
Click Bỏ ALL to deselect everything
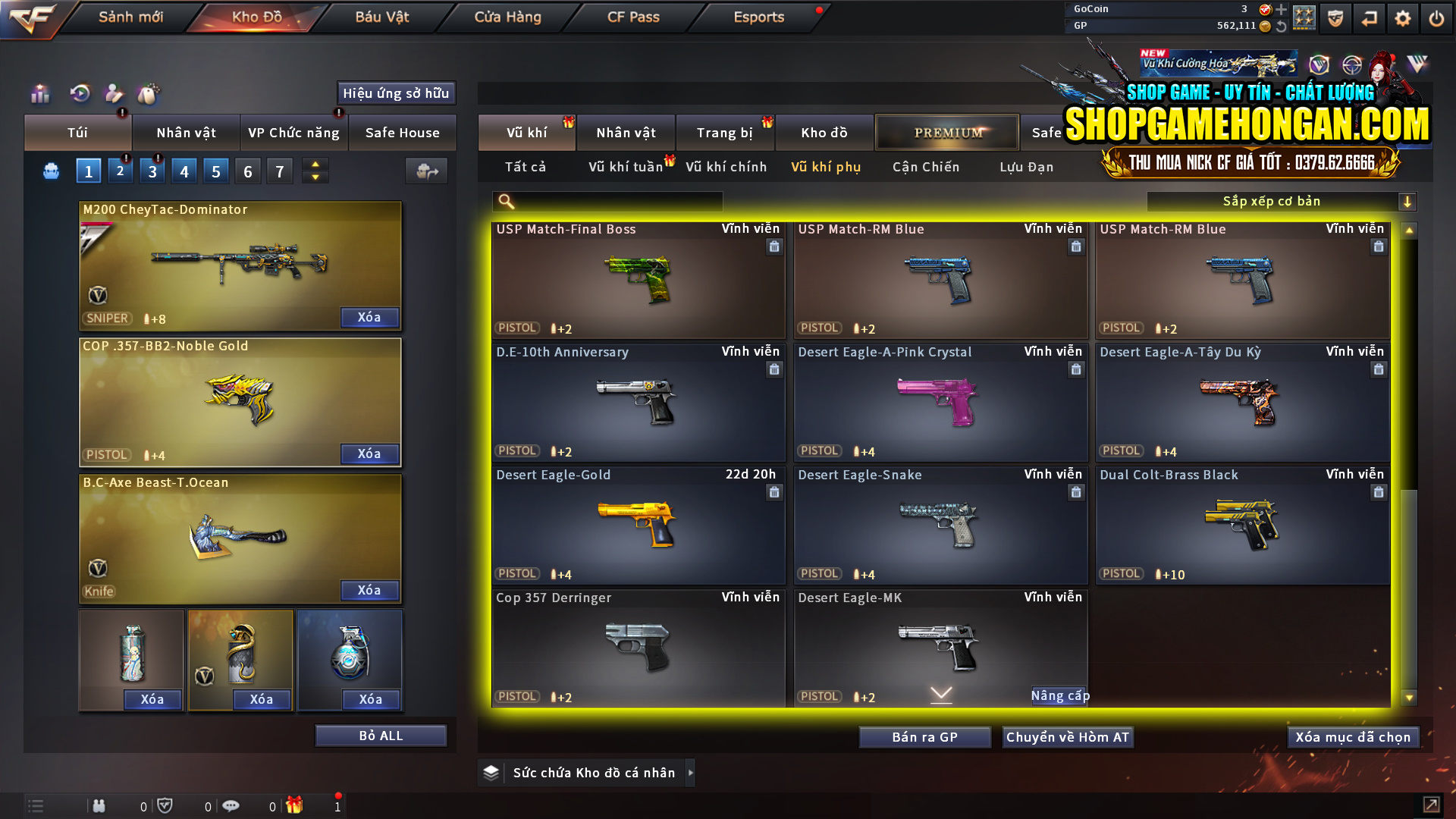pyautogui.click(x=380, y=735)
